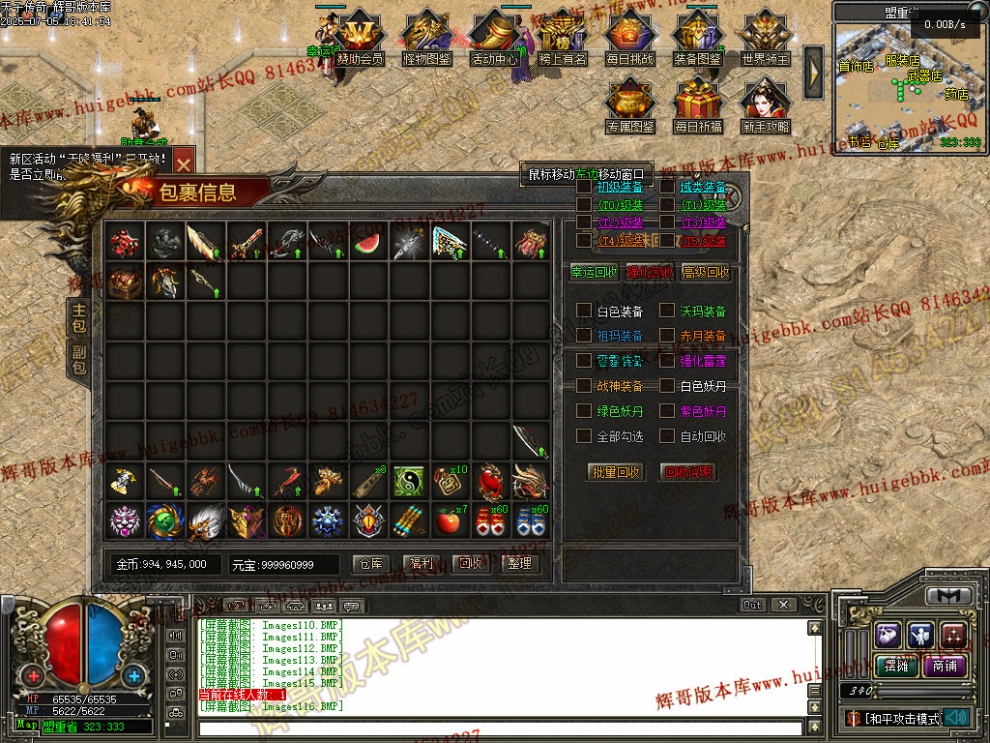Tick the 白色装备 checkbox
Image resolution: width=990 pixels, height=743 pixels.
point(584,311)
